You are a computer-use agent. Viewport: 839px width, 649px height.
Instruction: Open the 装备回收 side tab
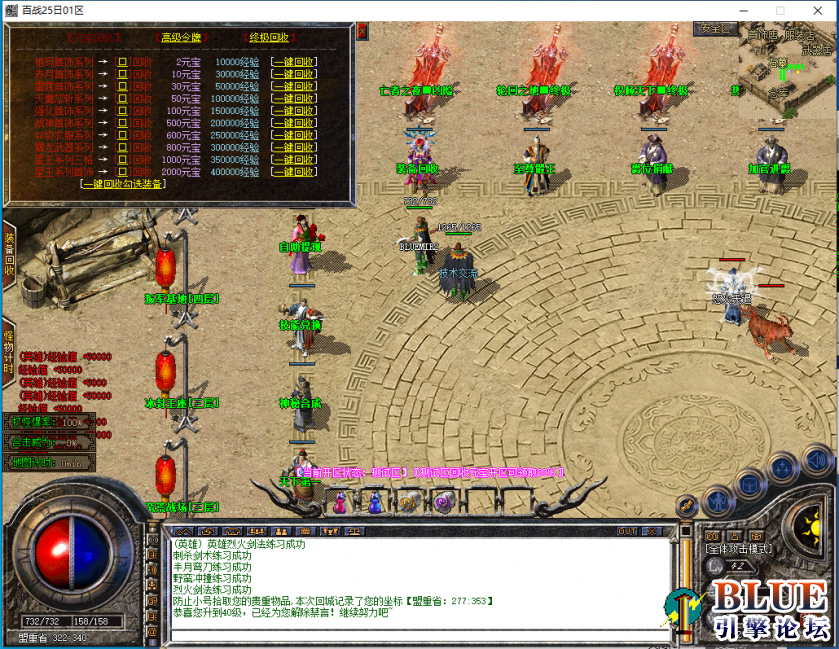point(8,253)
